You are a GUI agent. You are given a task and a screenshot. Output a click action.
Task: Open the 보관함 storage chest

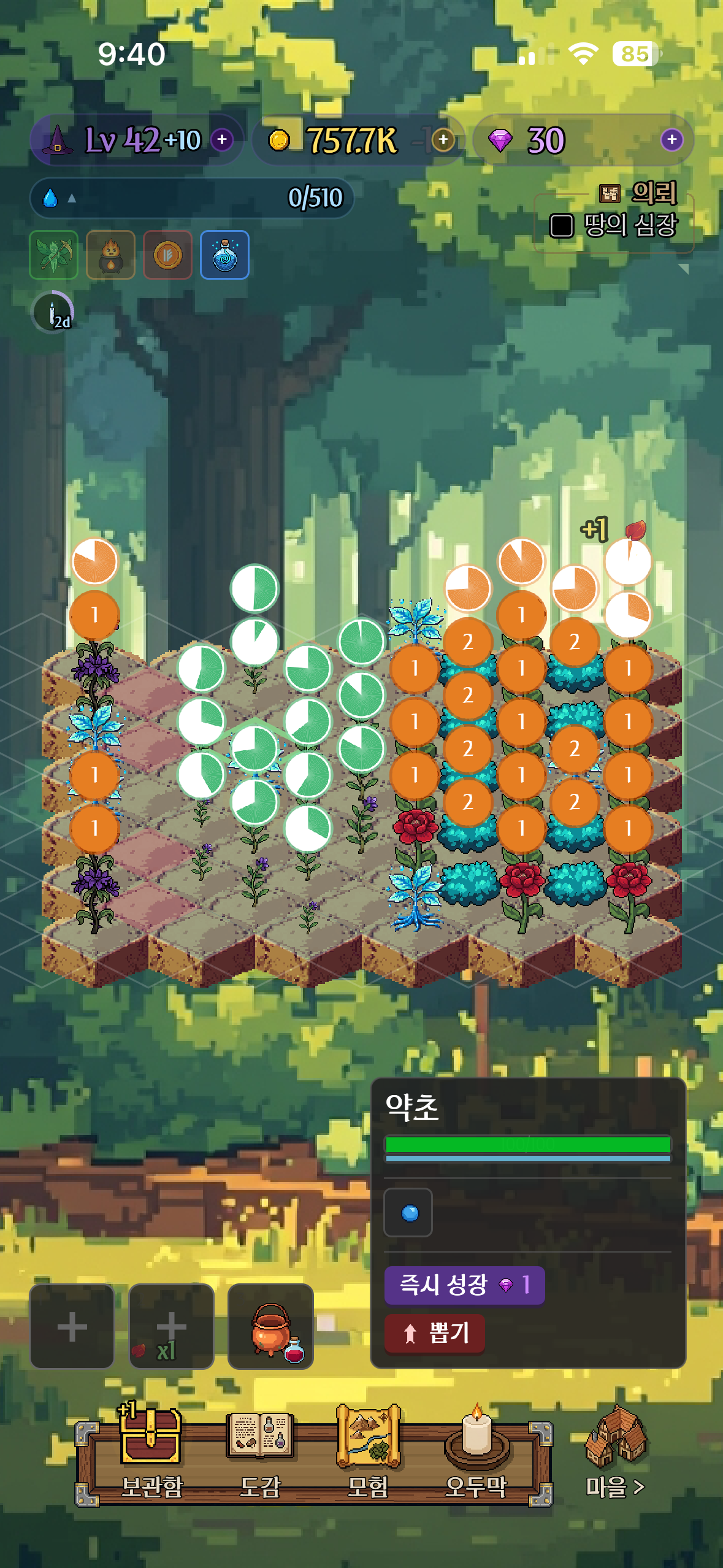(151, 1448)
